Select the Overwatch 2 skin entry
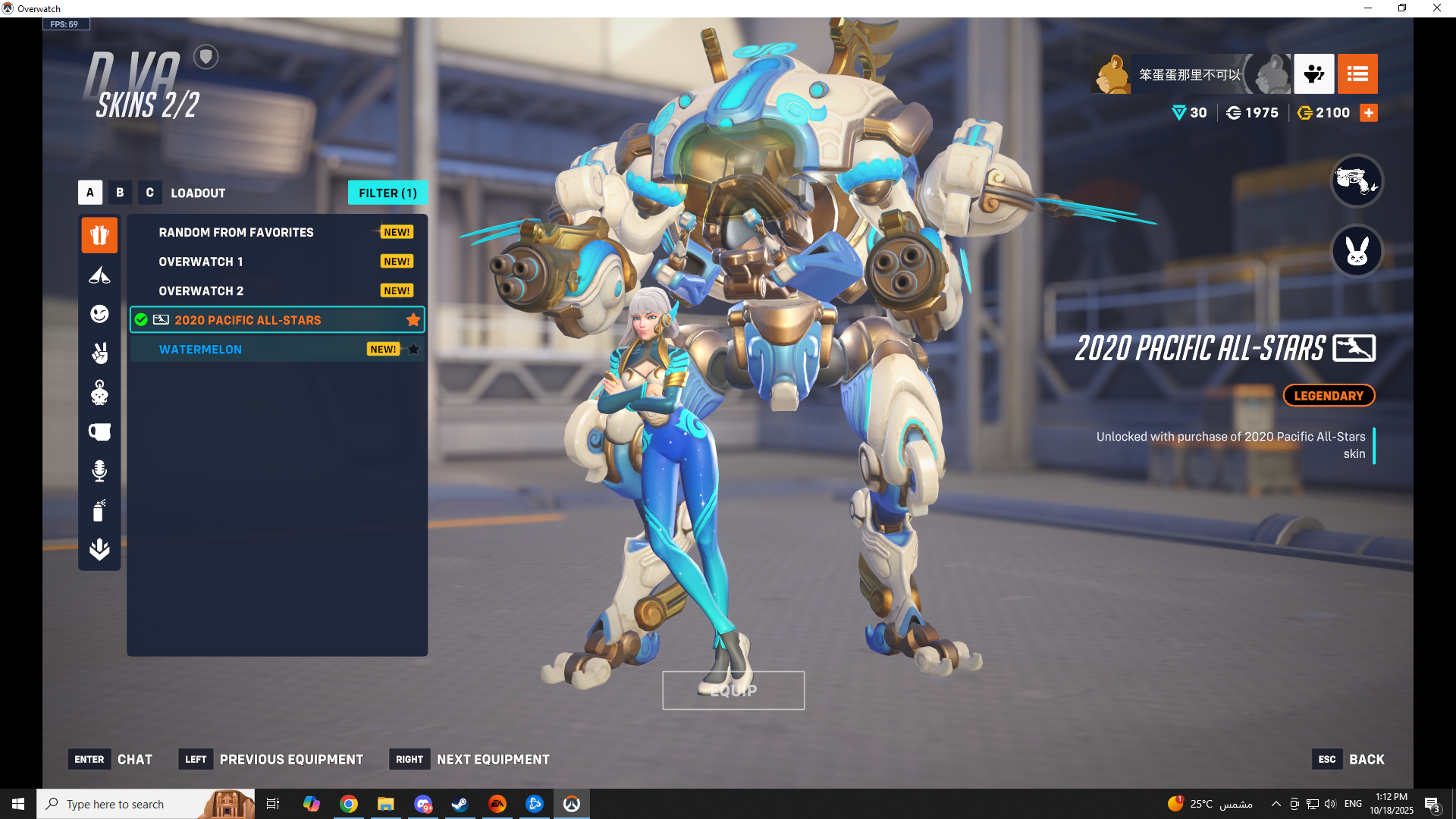This screenshot has width=1456, height=819. (201, 291)
